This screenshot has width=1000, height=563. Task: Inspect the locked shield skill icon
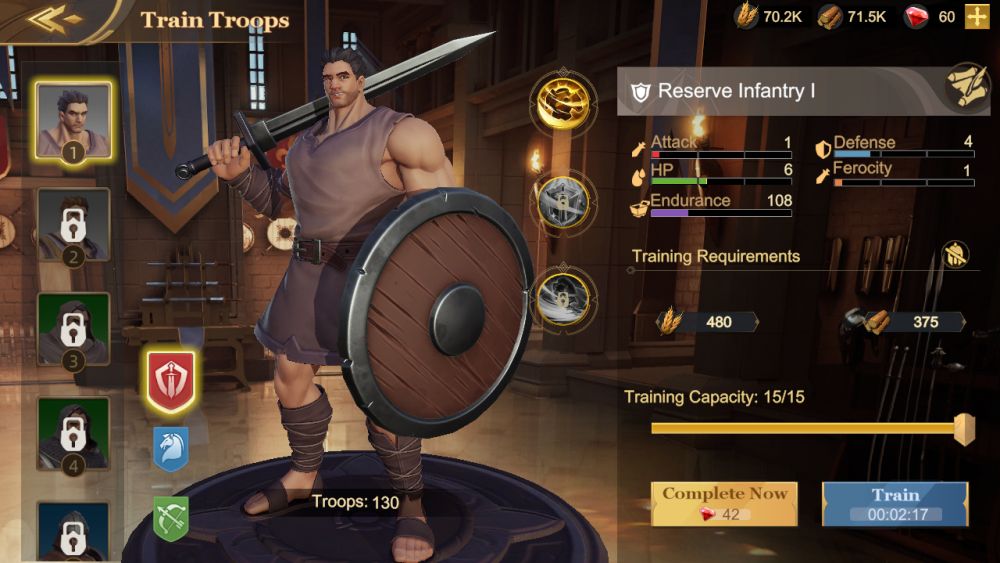click(564, 203)
